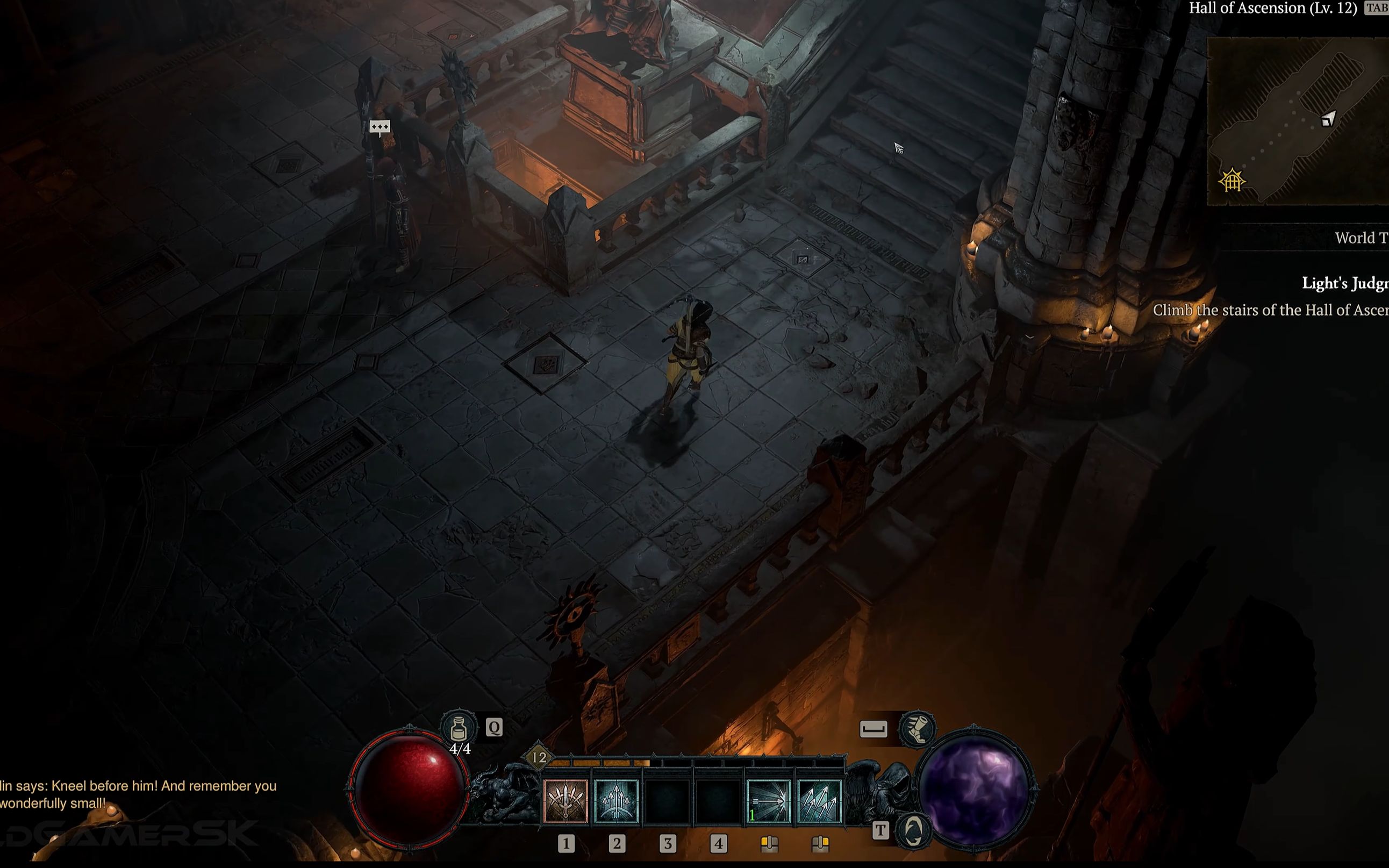
Task: Activate the bow volley skill in slot 2
Action: [617, 801]
